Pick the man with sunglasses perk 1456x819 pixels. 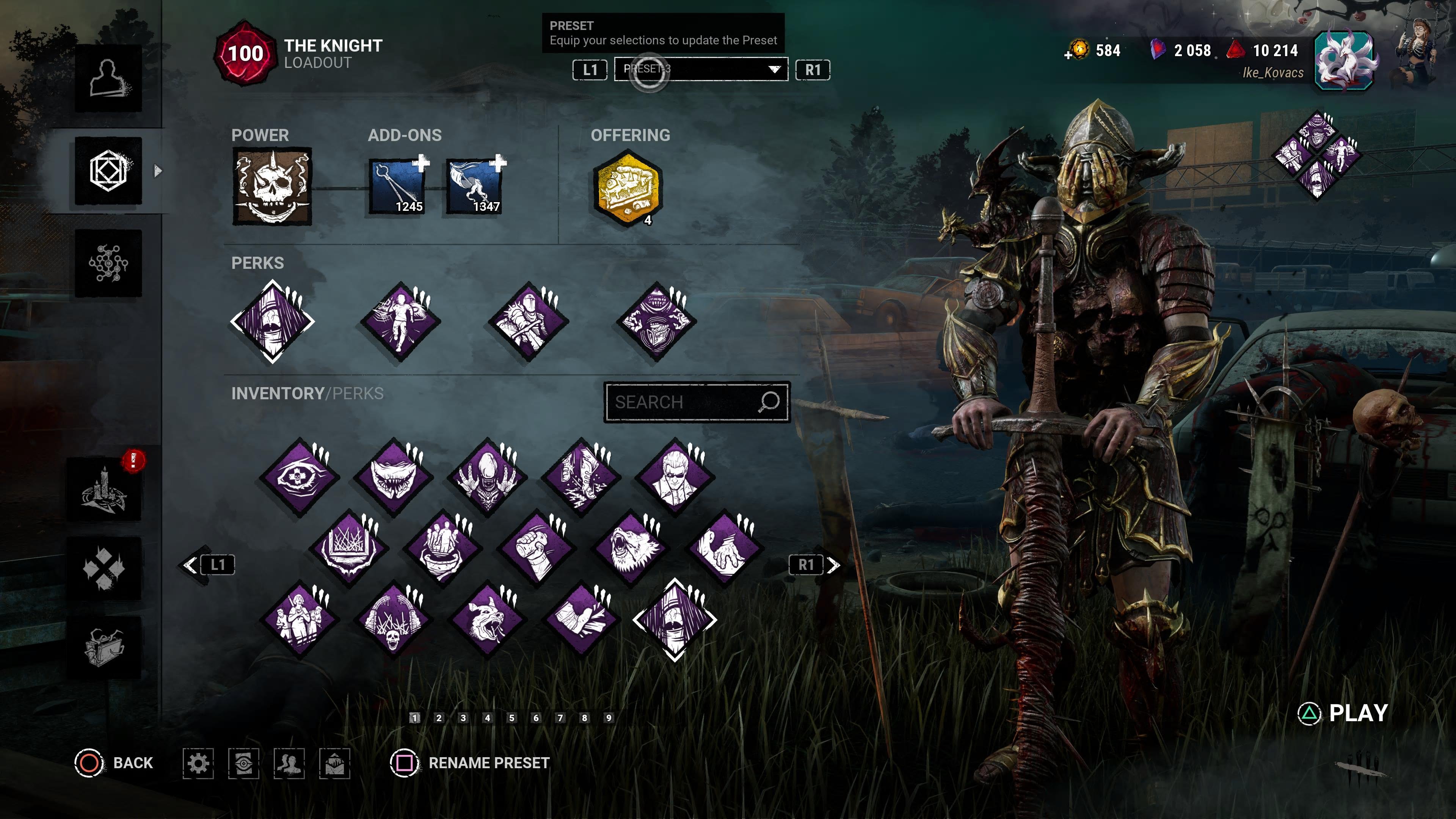674,477
